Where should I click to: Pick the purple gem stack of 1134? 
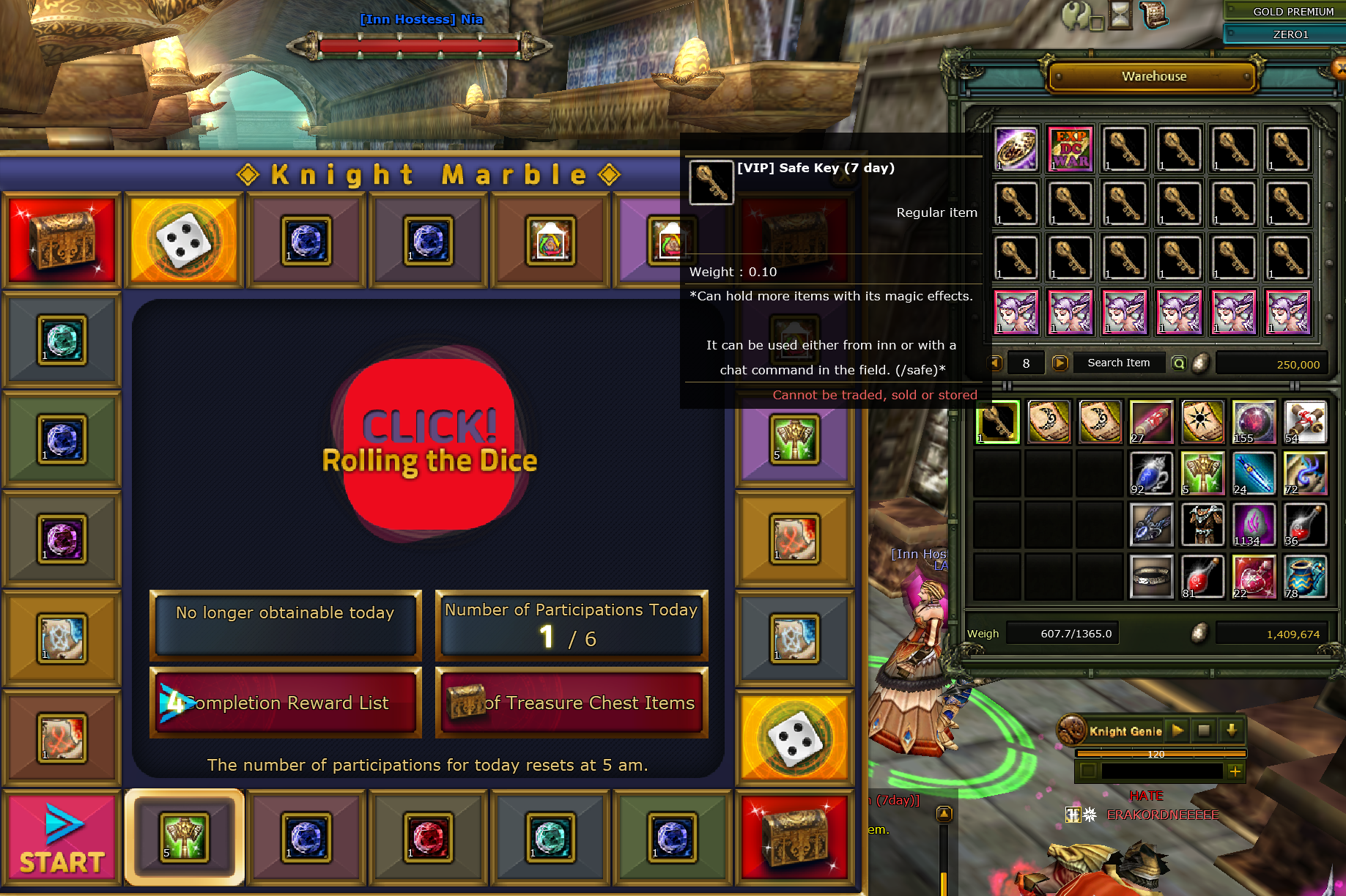(1254, 525)
